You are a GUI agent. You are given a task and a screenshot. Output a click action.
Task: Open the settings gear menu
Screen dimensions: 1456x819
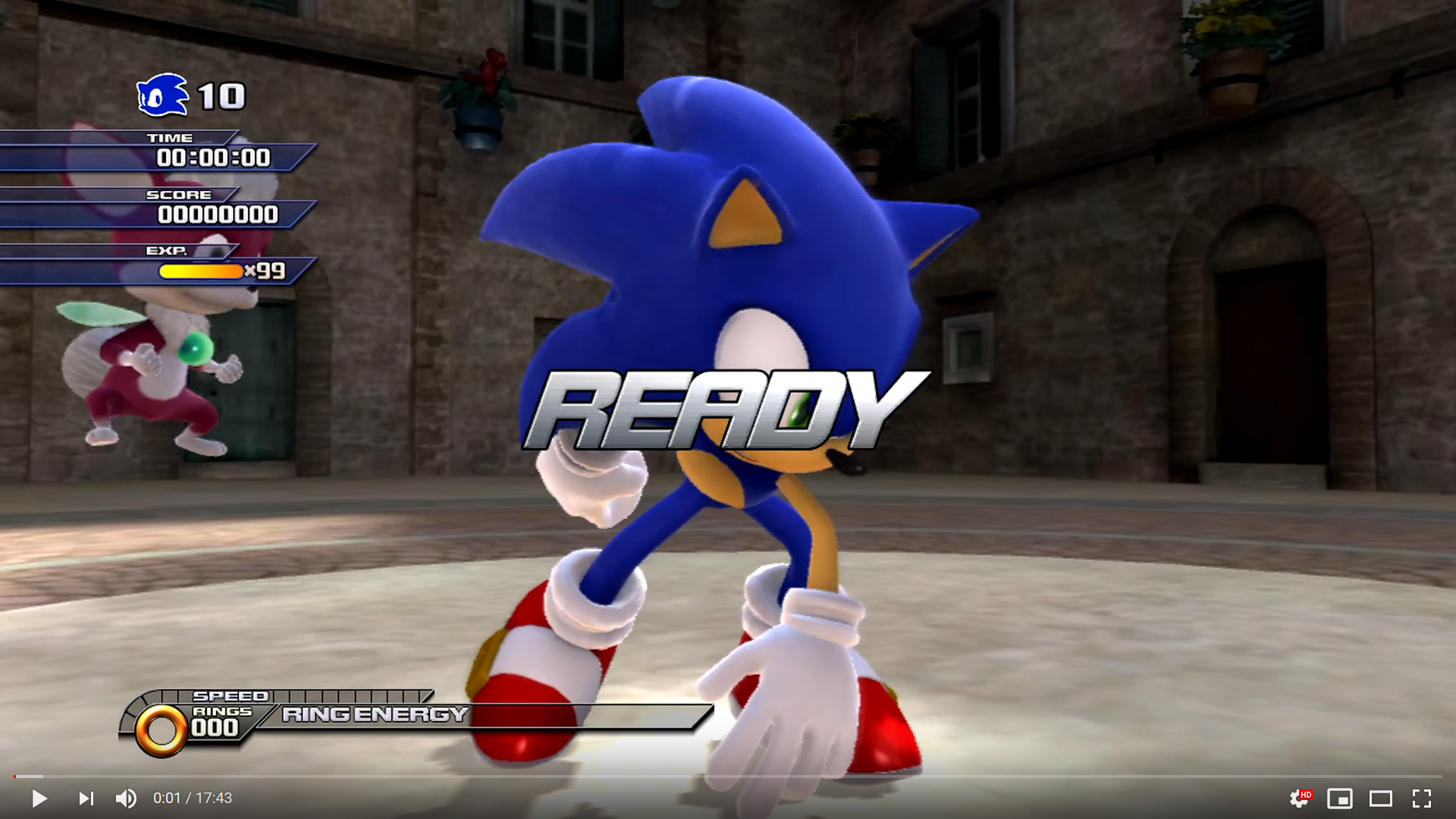[x=1299, y=798]
